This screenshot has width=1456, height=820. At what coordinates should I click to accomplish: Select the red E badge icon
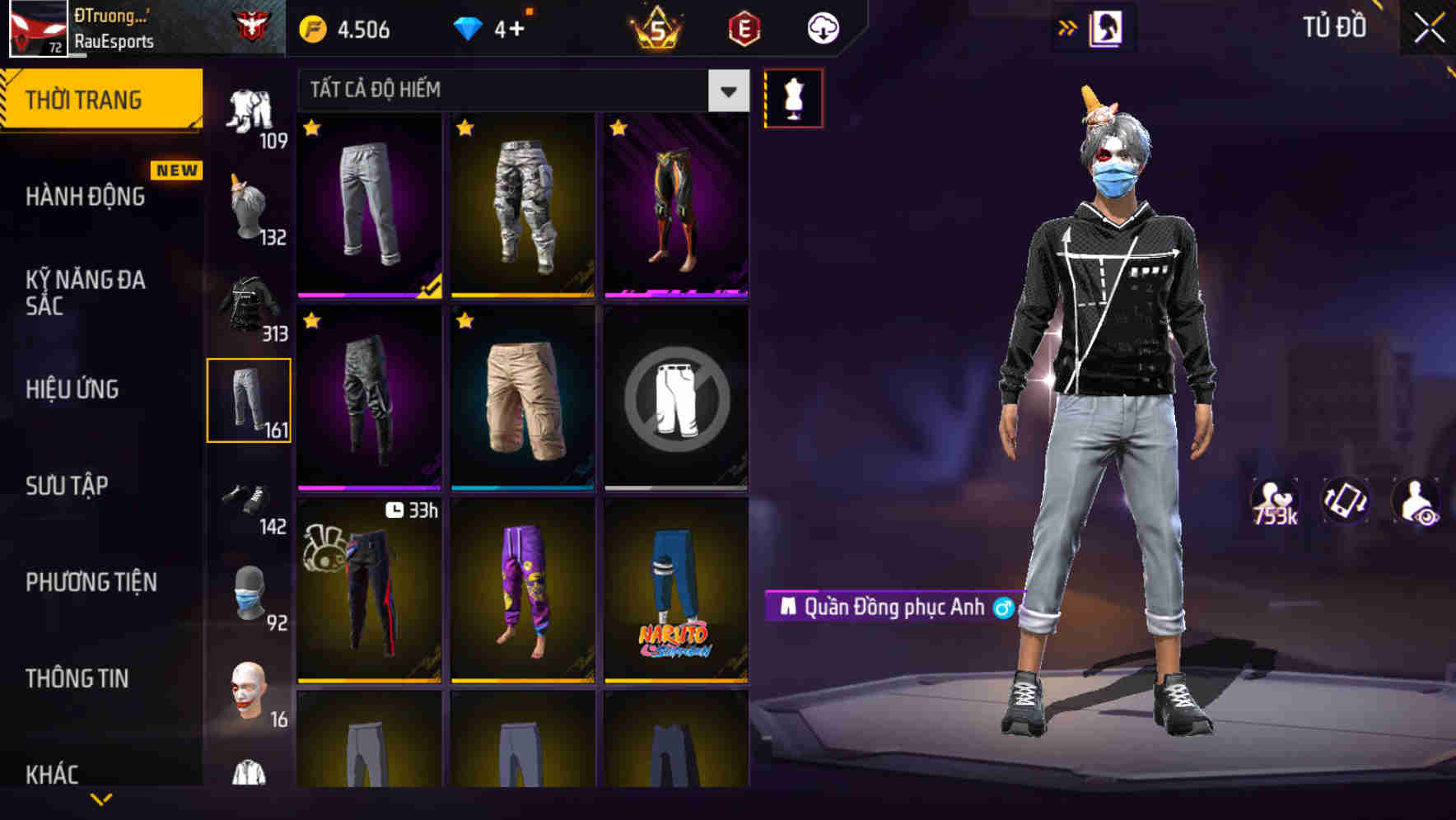pyautogui.click(x=744, y=27)
